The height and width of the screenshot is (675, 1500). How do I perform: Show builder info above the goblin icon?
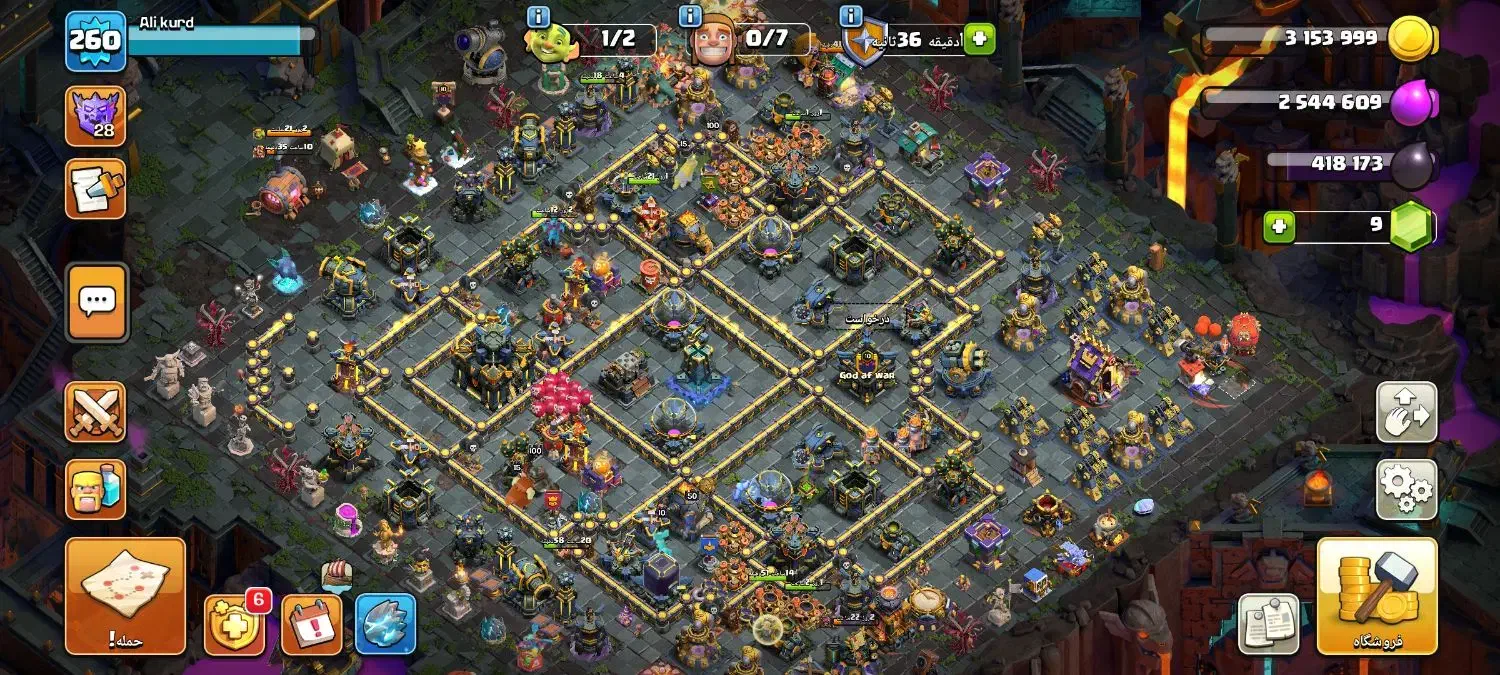point(538,17)
